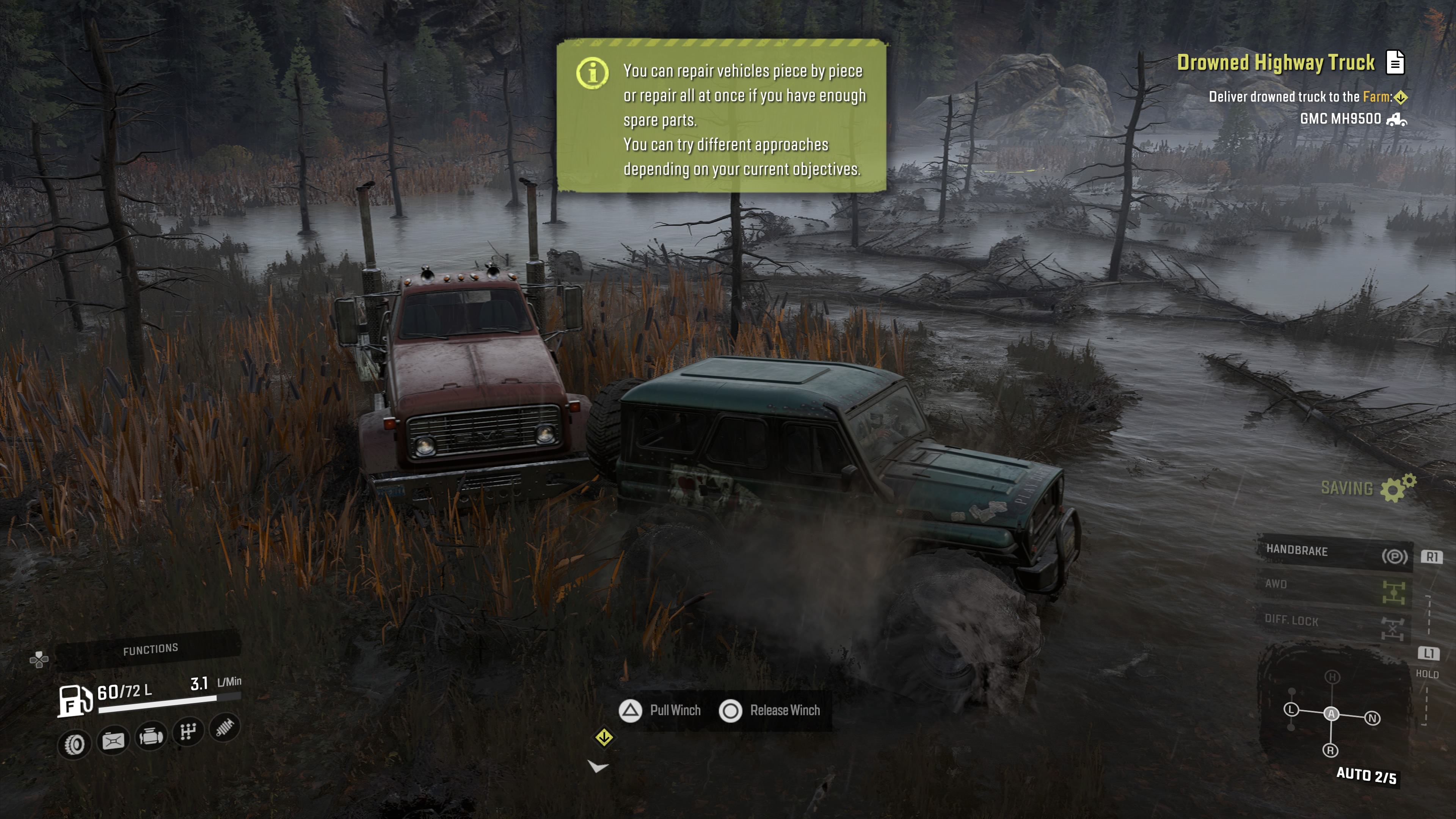This screenshot has height=819, width=1456.
Task: Select the GMC MH9500 objective entry
Action: click(1340, 119)
